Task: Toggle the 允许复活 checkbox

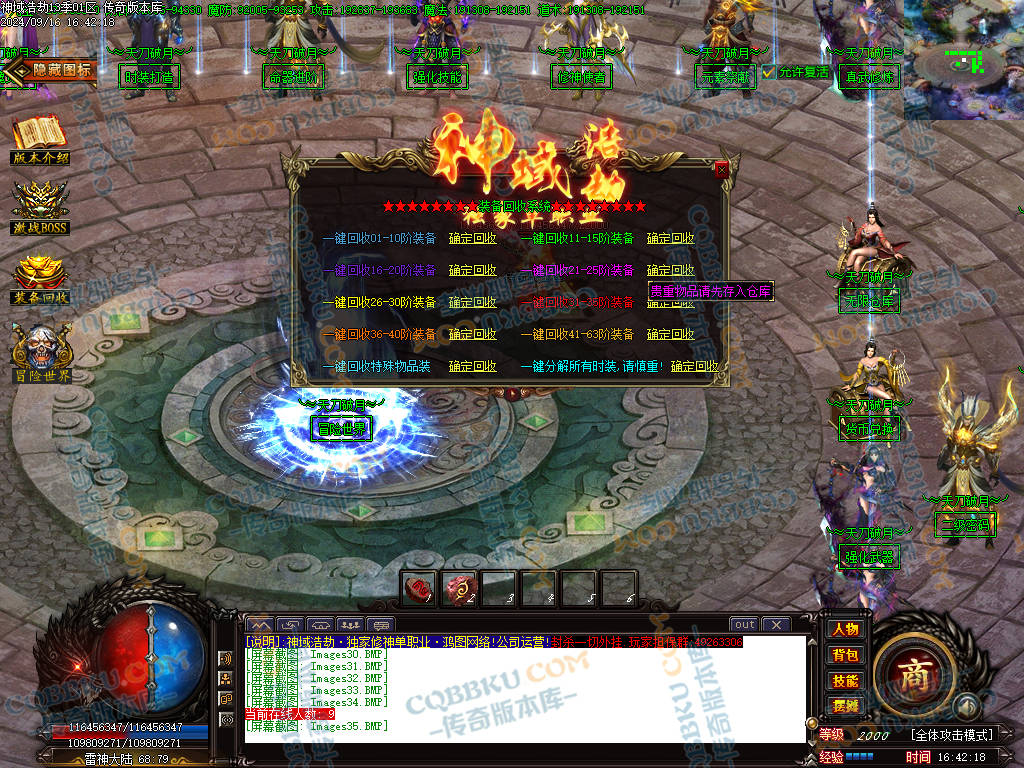Action: [x=768, y=72]
